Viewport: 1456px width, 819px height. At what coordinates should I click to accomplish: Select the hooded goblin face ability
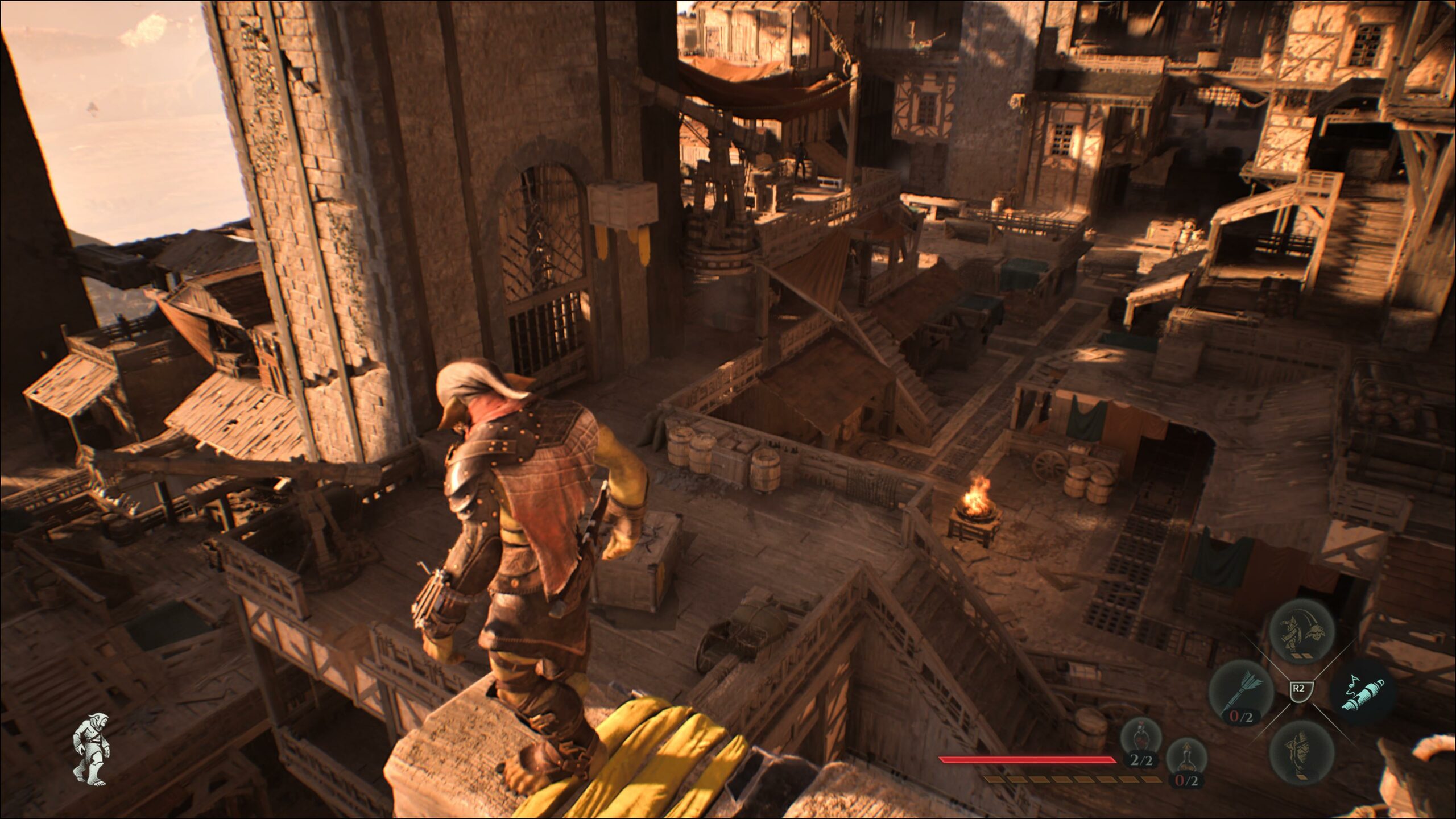[1302, 753]
